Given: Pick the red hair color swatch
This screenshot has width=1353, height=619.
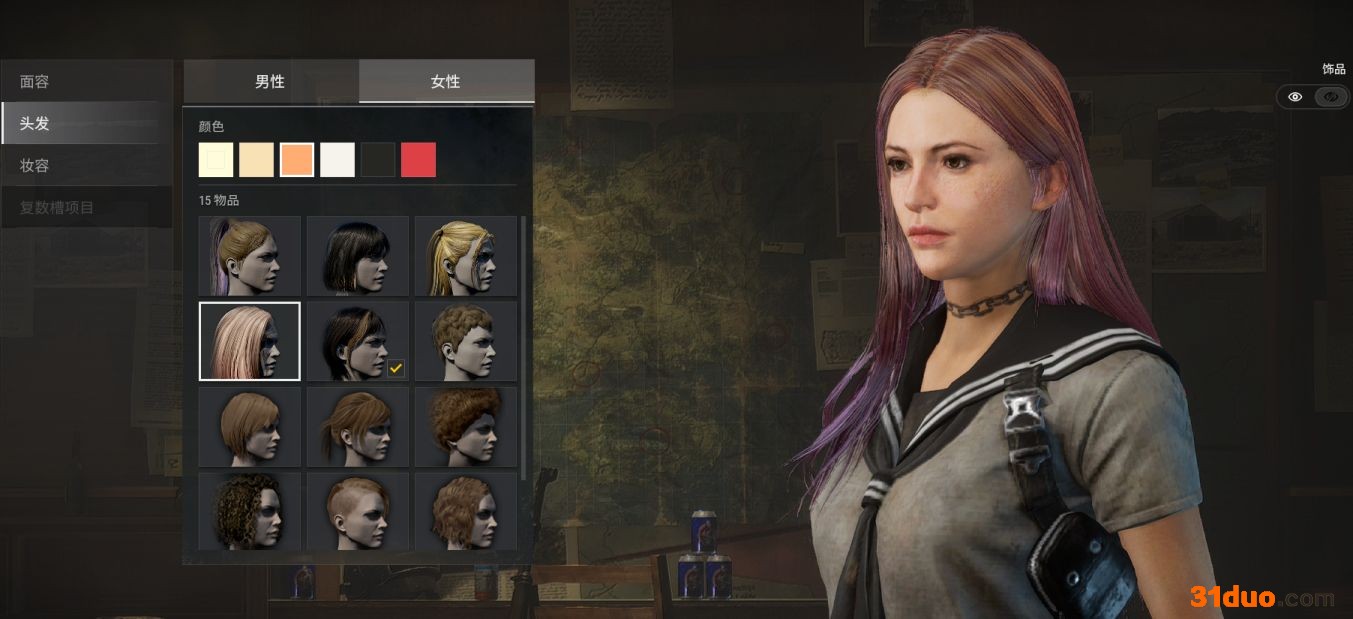Looking at the screenshot, I should pos(419,160).
